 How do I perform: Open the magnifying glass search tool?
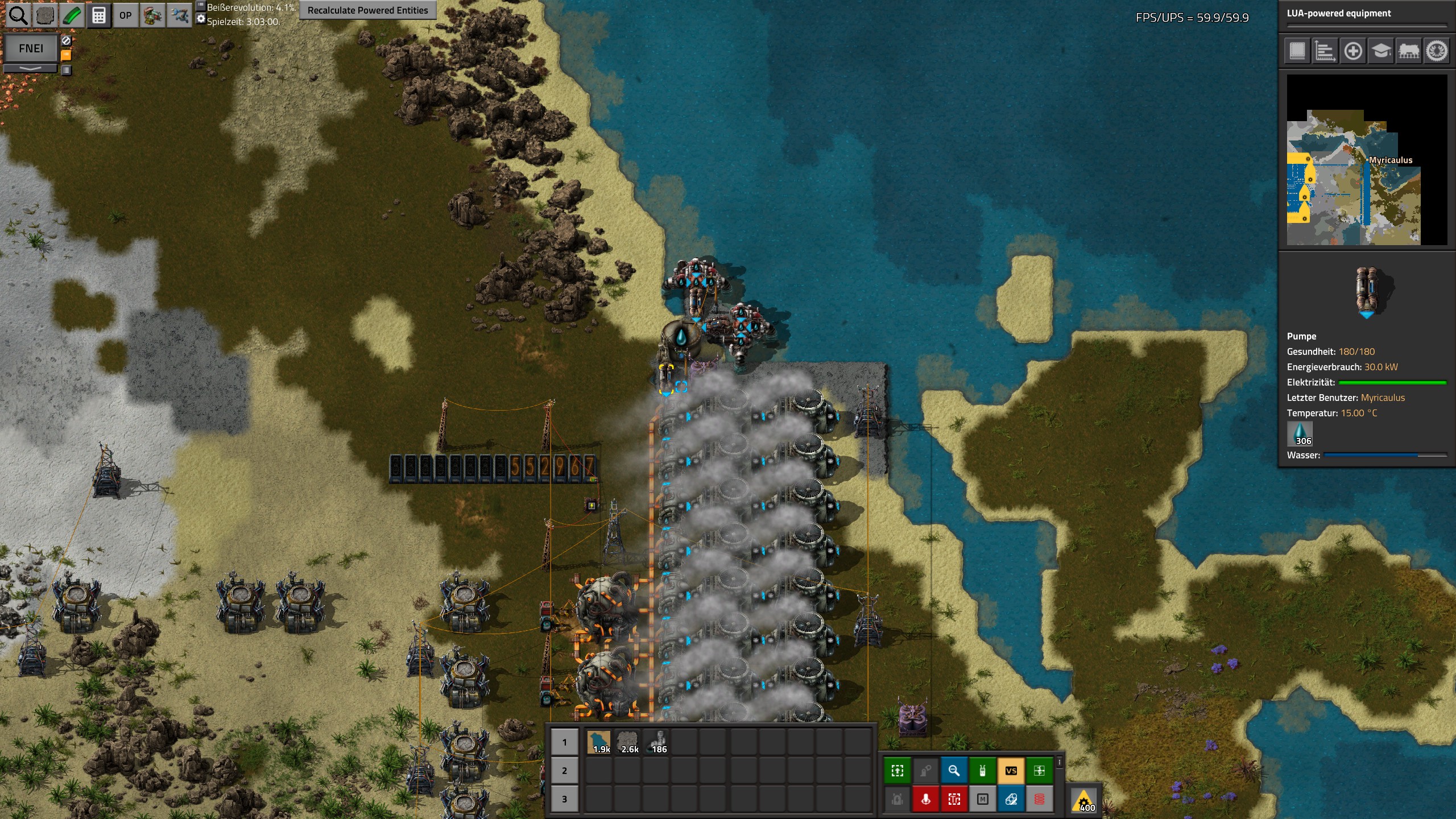tap(18, 15)
